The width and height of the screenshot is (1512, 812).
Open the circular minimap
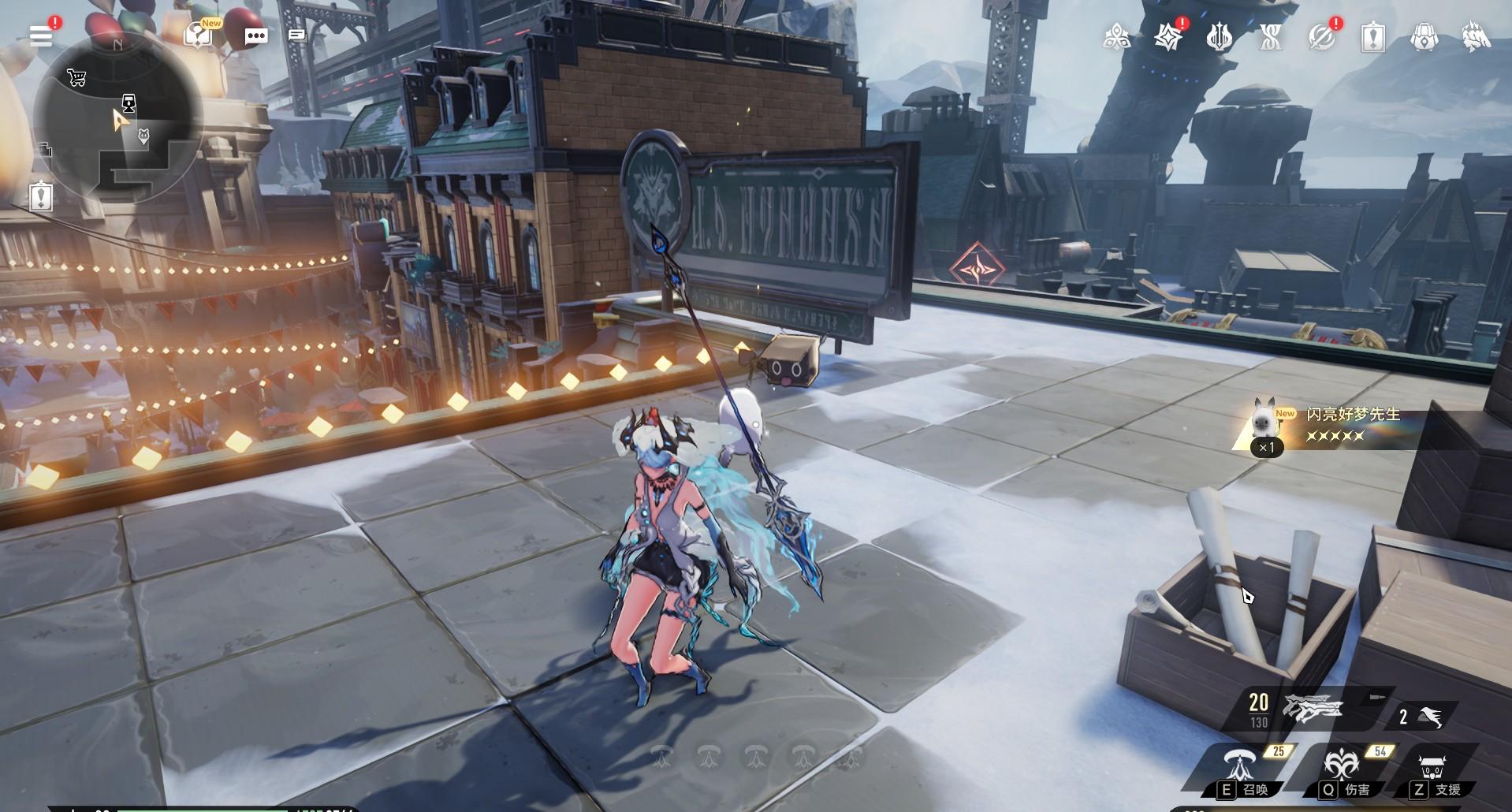tap(117, 117)
